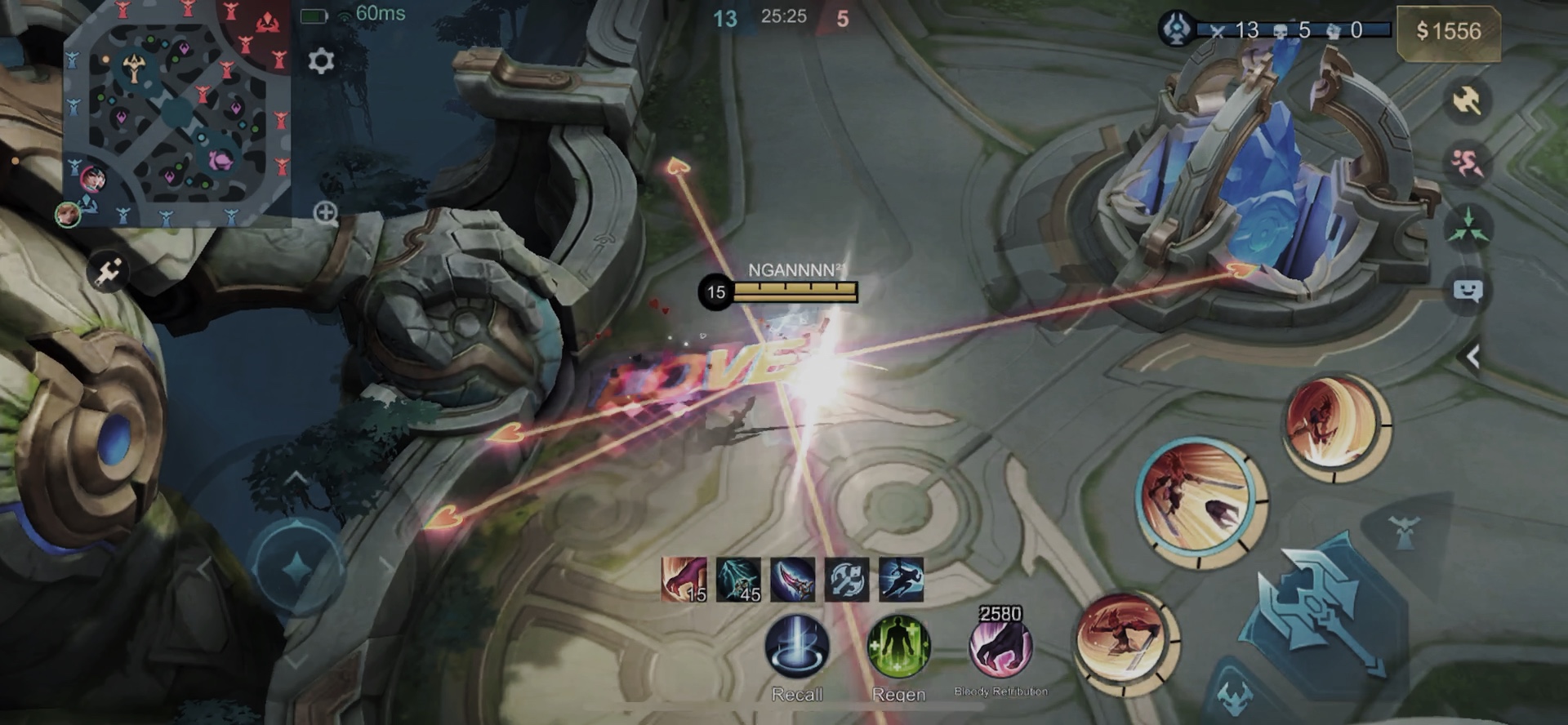Activate the Regen ability
Image resolution: width=1568 pixels, height=725 pixels.
click(898, 647)
